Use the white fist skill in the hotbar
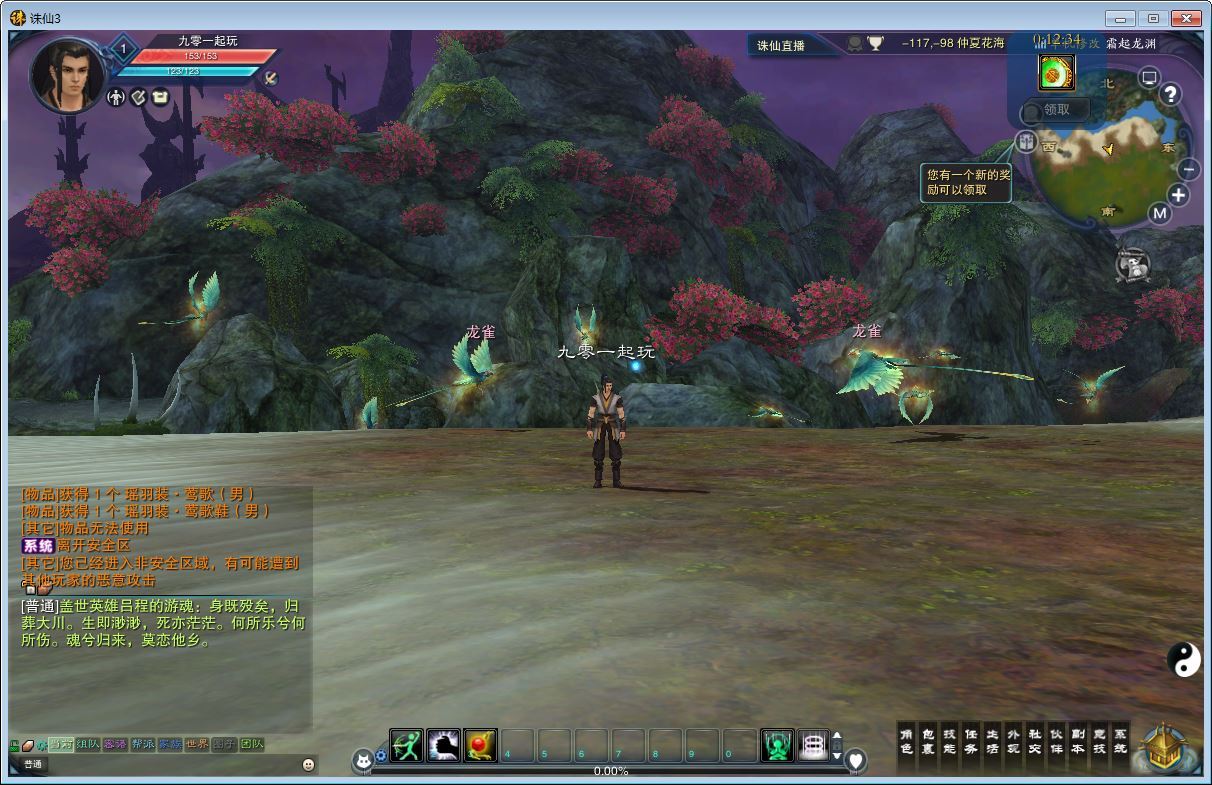 tap(443, 745)
